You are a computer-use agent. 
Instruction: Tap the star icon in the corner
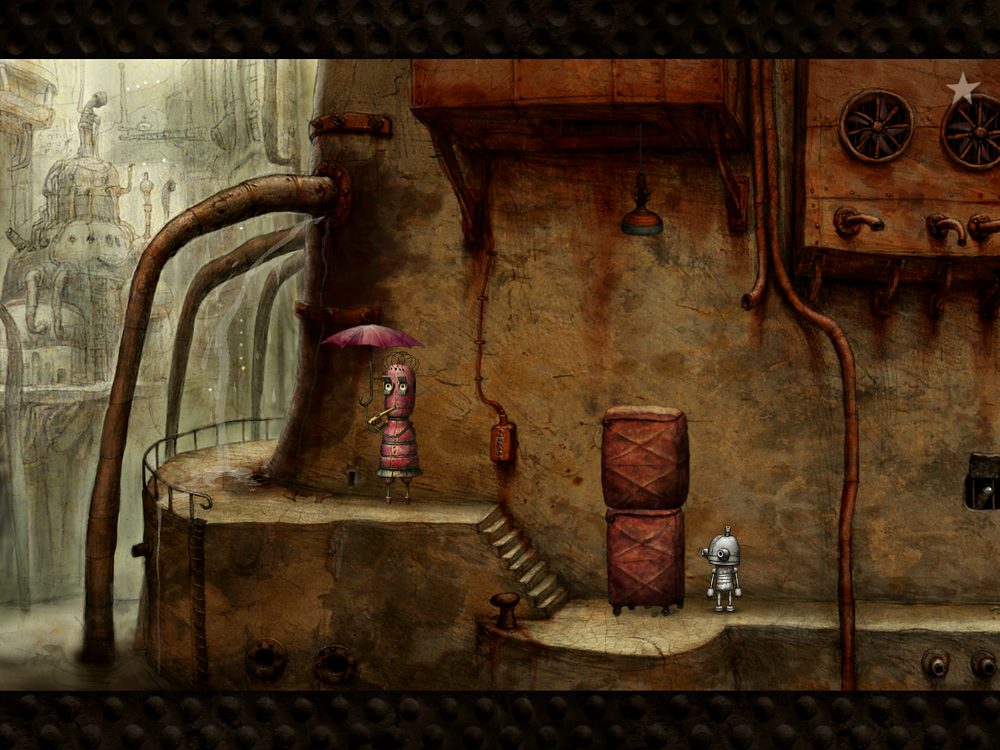click(962, 88)
